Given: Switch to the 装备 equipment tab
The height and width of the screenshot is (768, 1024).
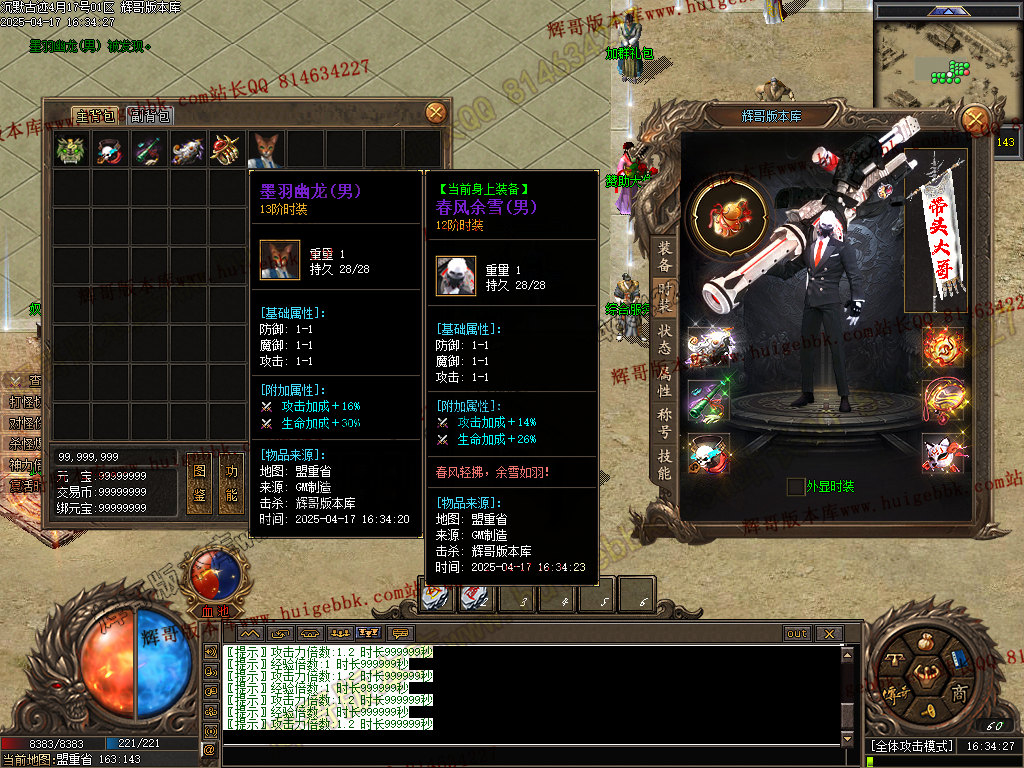Looking at the screenshot, I should tap(664, 257).
